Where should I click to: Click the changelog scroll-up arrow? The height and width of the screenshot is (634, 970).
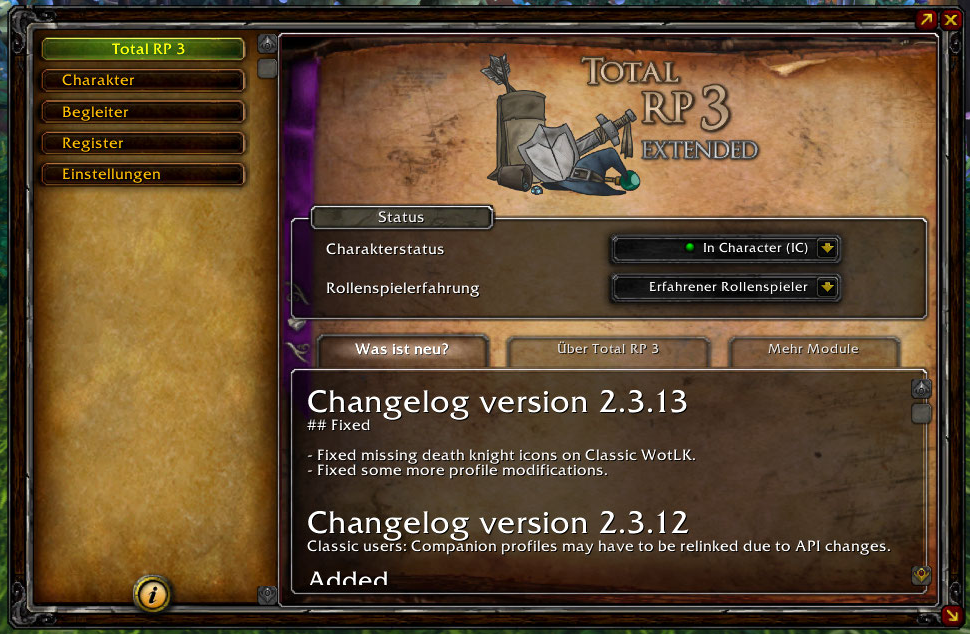pos(921,388)
